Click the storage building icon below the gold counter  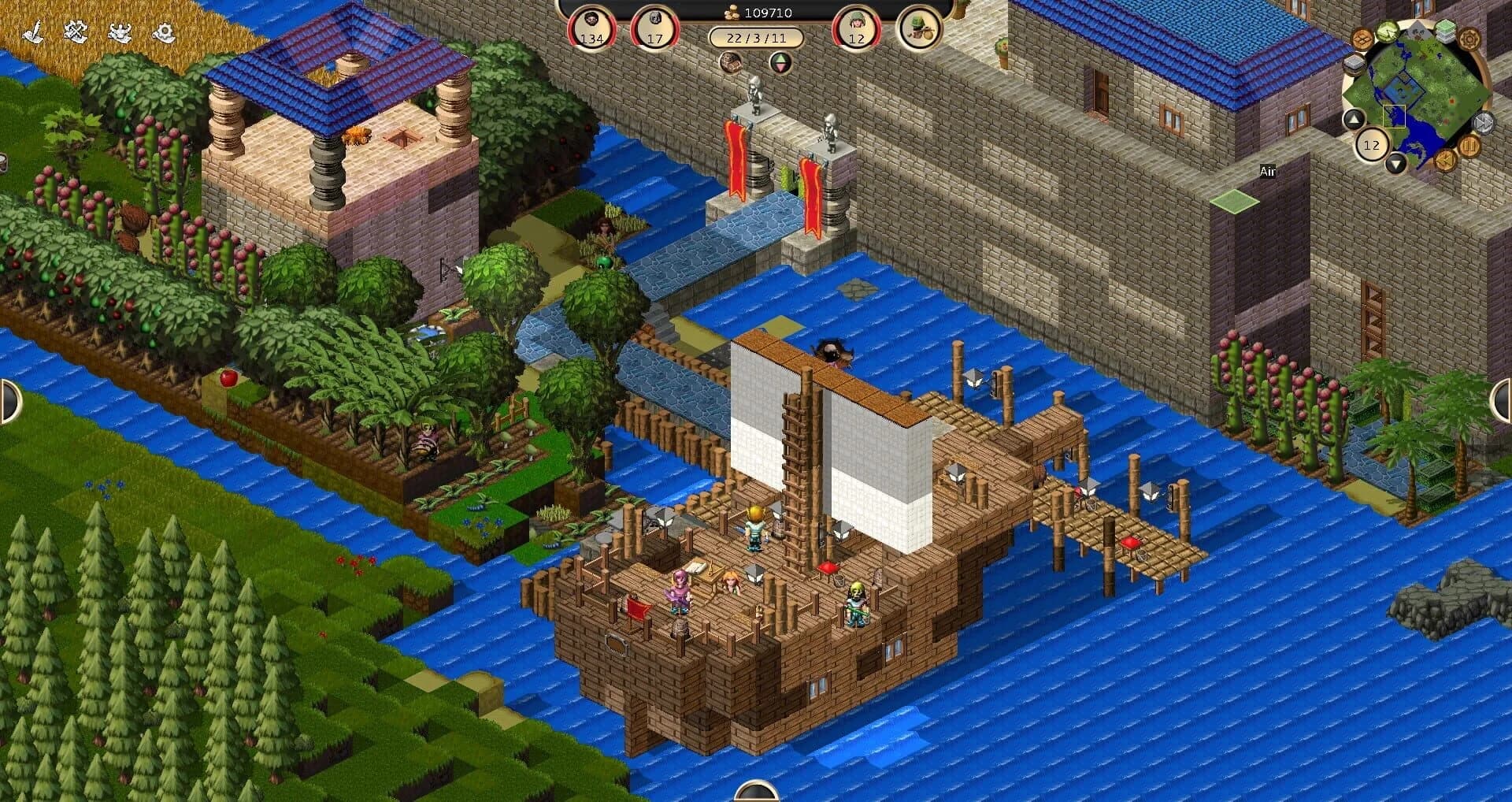pyautogui.click(x=732, y=63)
